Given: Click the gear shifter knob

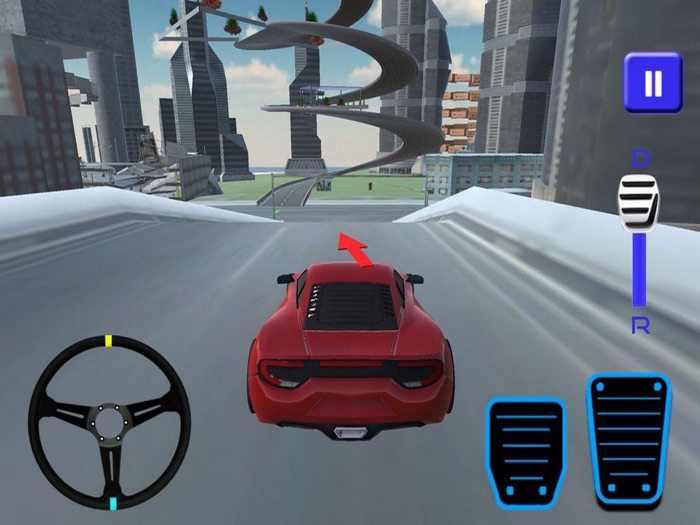Looking at the screenshot, I should point(638,204).
